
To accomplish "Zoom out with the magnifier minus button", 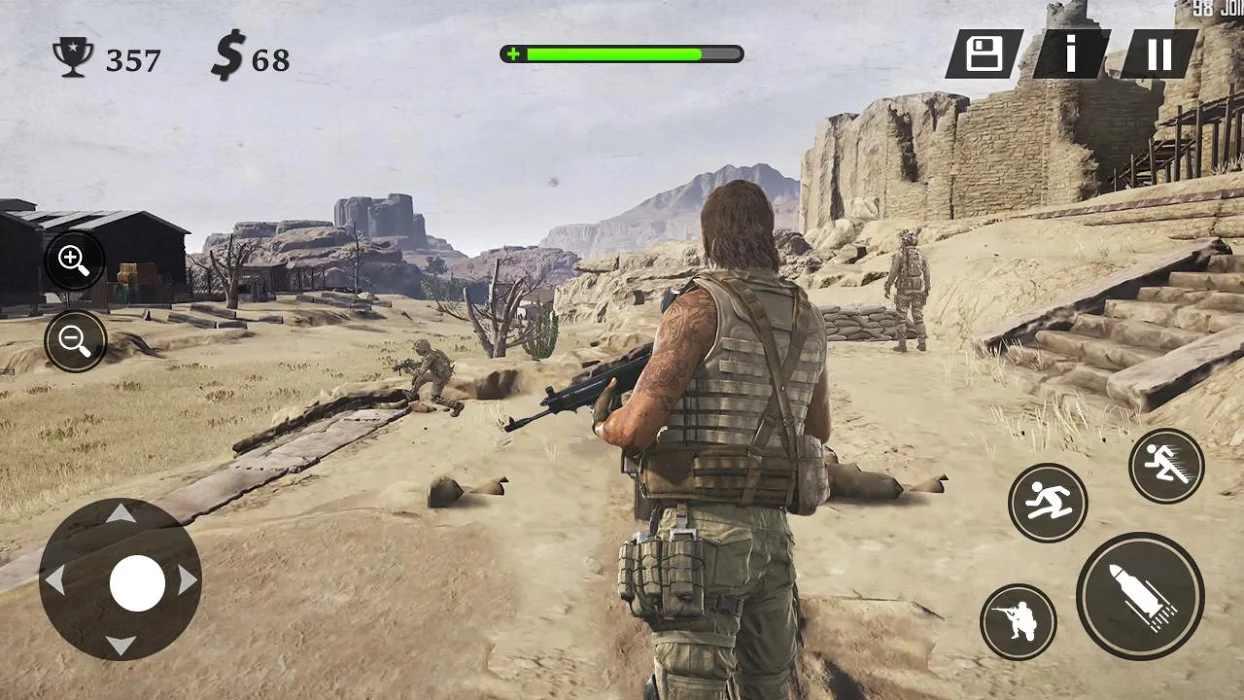I will pos(75,341).
